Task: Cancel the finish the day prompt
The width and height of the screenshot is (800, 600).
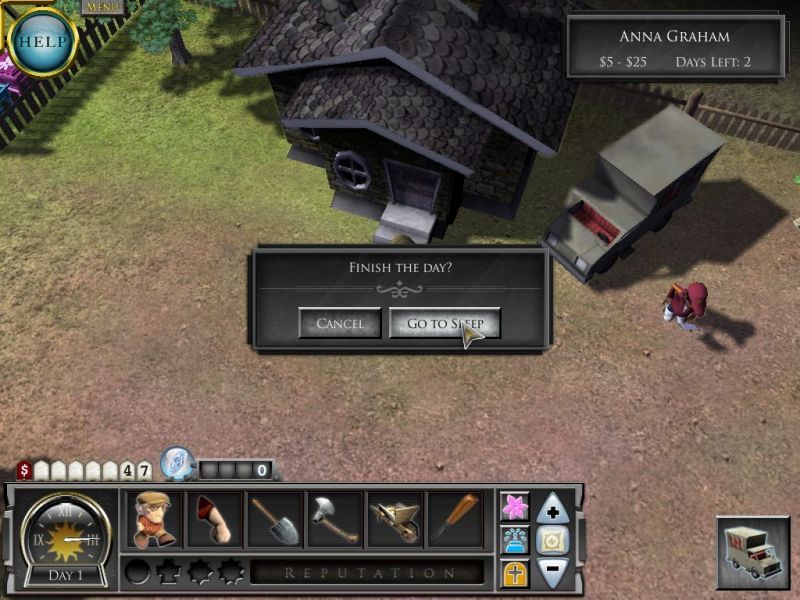Action: pyautogui.click(x=340, y=323)
